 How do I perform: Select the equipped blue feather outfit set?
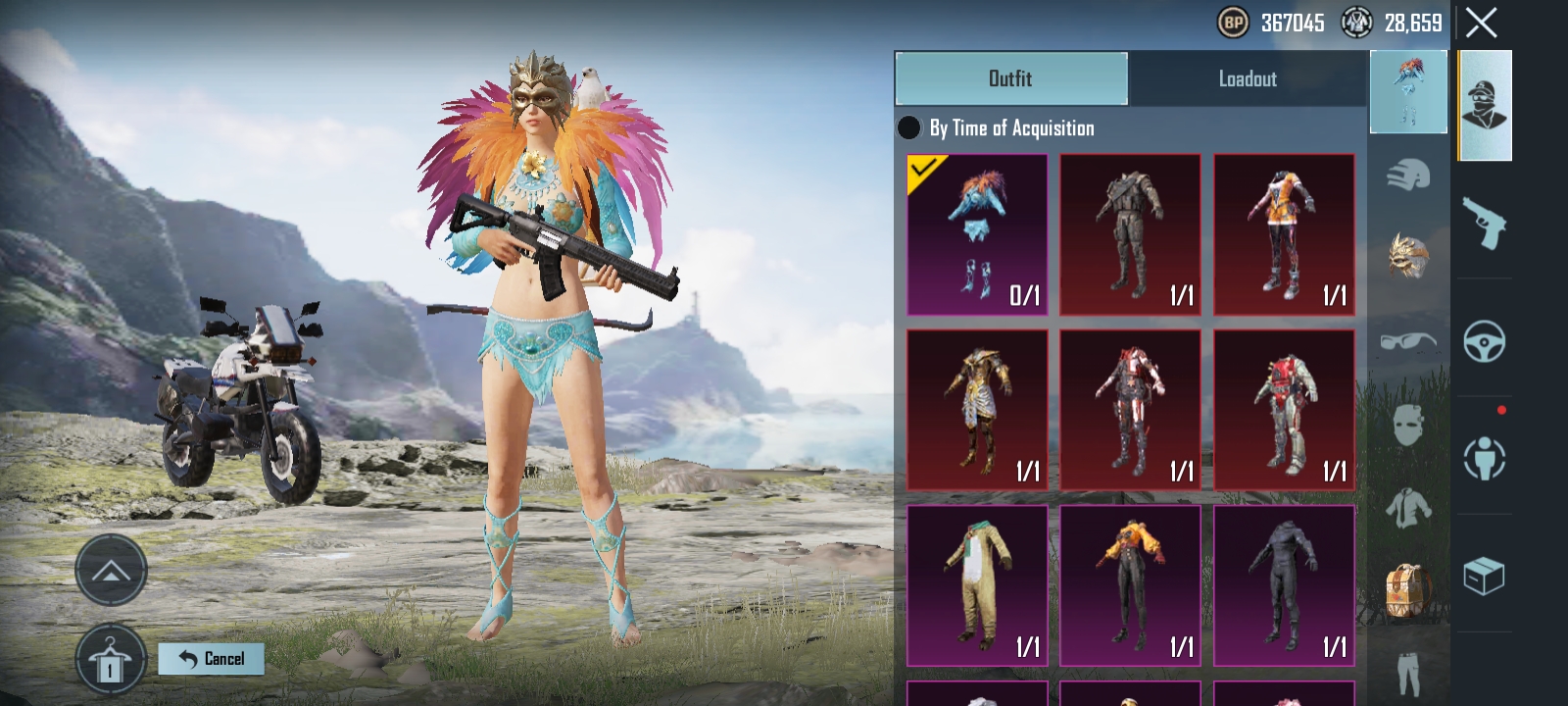[x=977, y=234]
